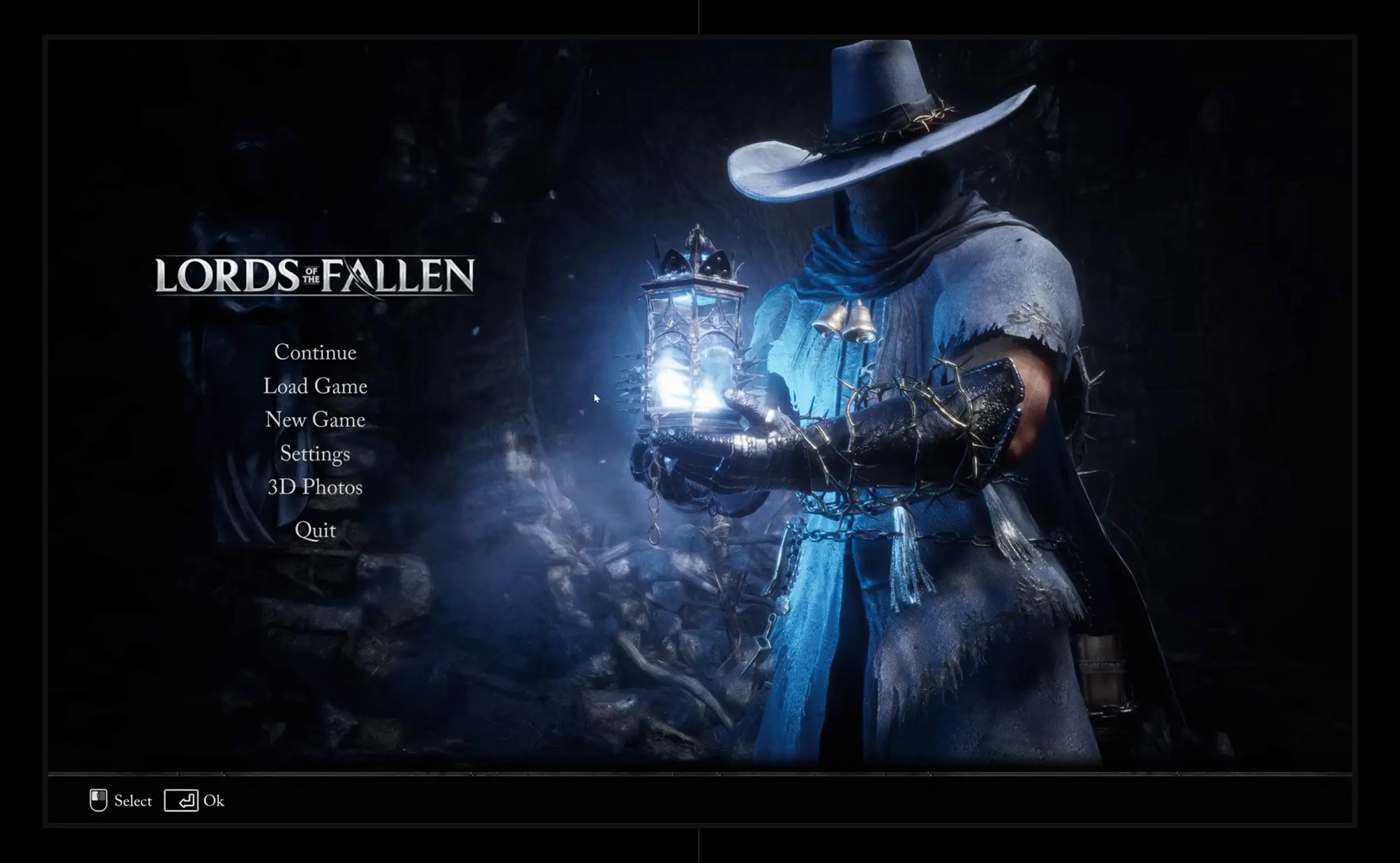Image resolution: width=1400 pixels, height=863 pixels.
Task: Start a New Game
Action: pos(315,420)
